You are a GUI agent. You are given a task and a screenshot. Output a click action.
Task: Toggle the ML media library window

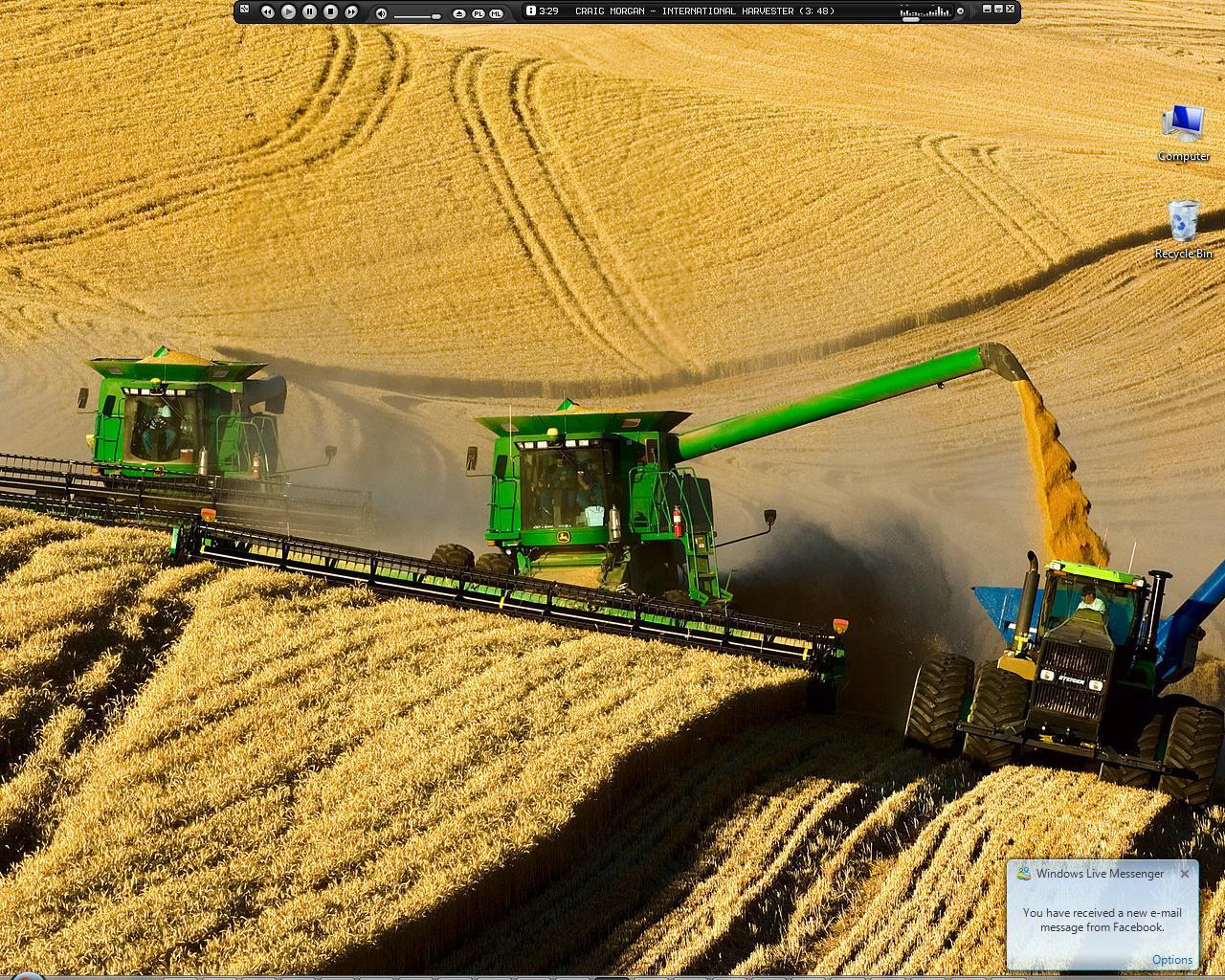(x=498, y=14)
